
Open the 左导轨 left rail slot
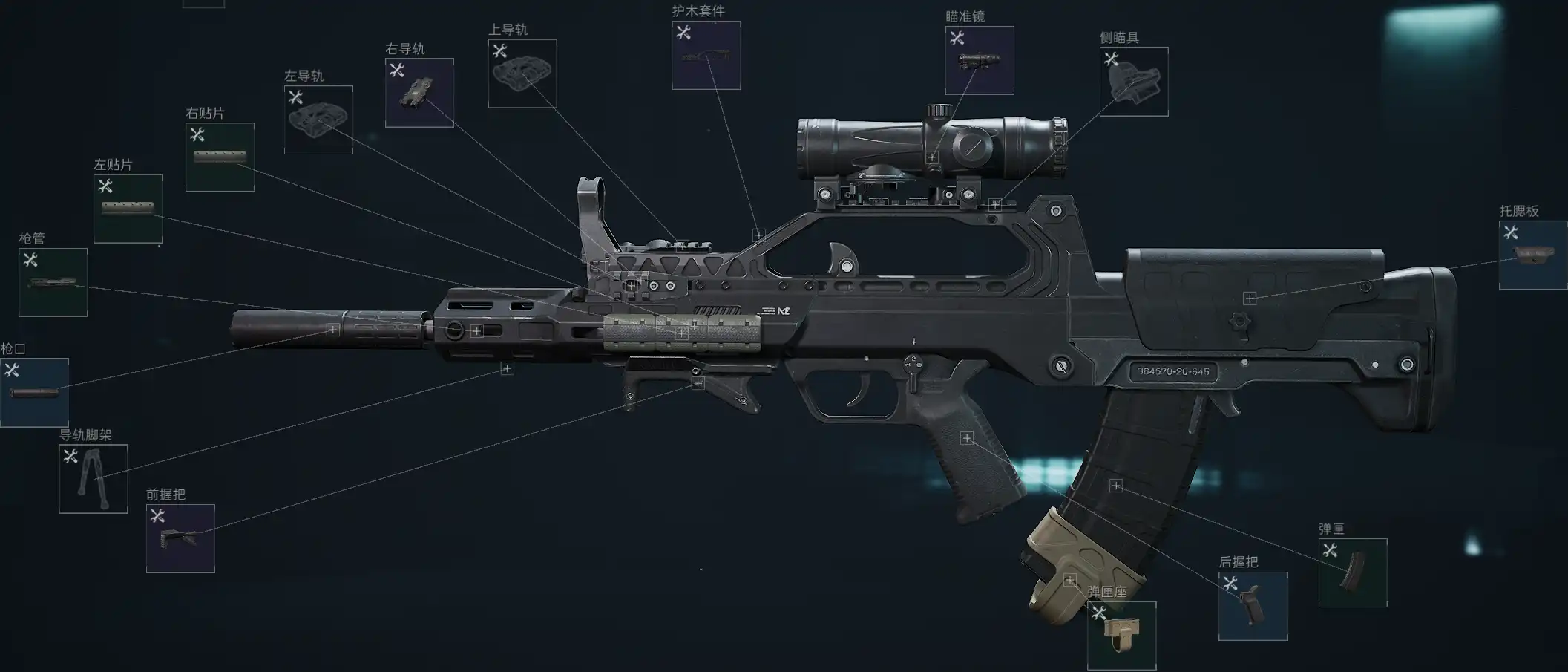pos(318,120)
